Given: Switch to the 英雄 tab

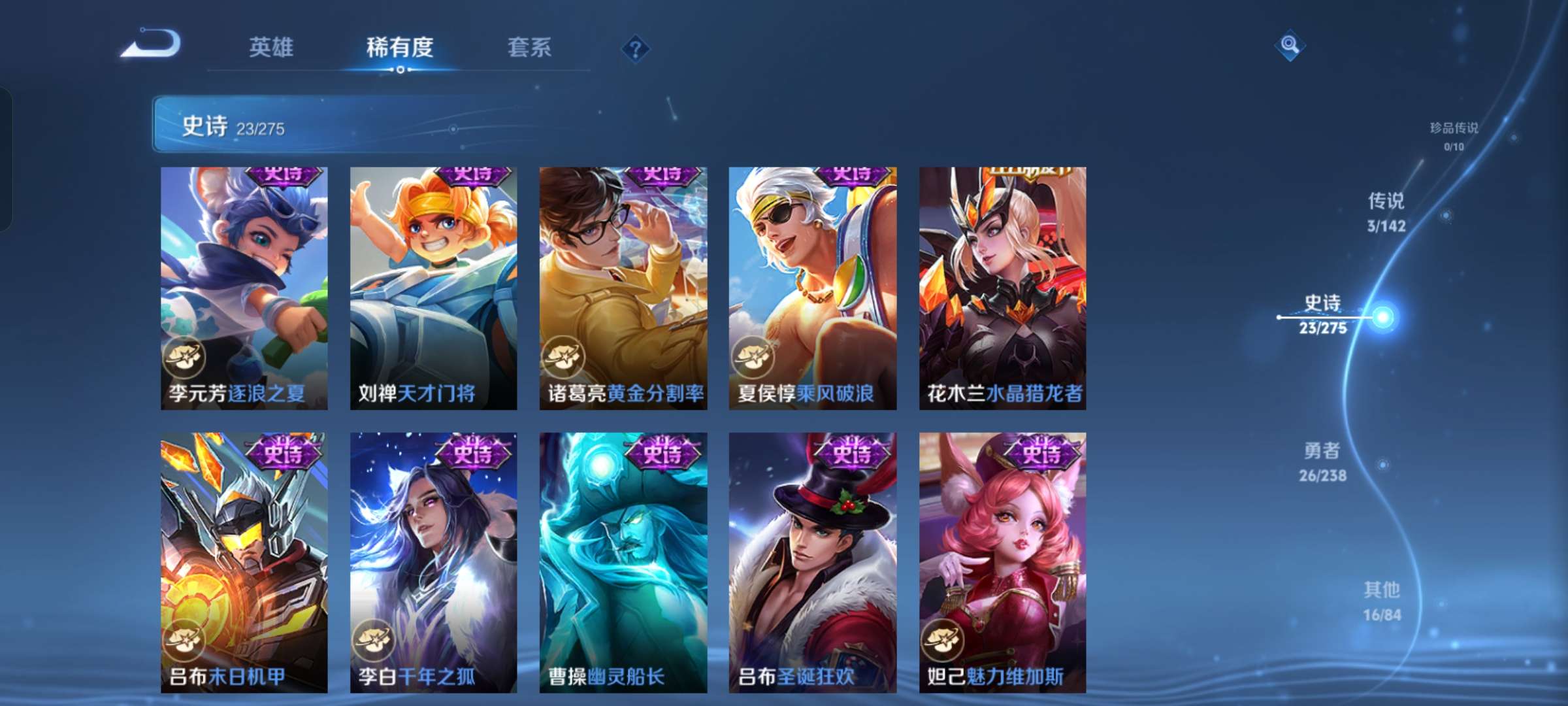Looking at the screenshot, I should pos(271,48).
